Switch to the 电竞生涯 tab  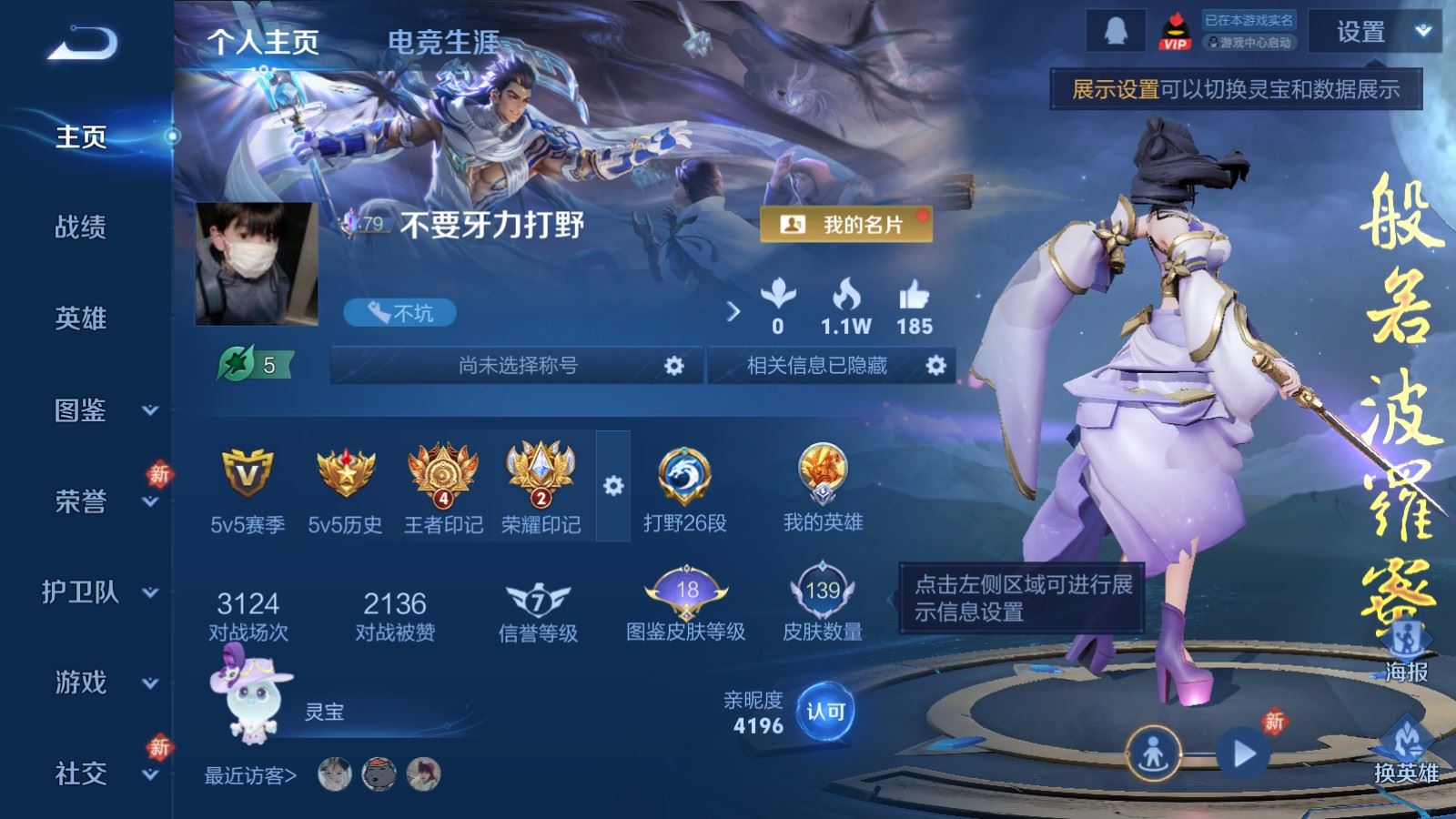click(443, 42)
